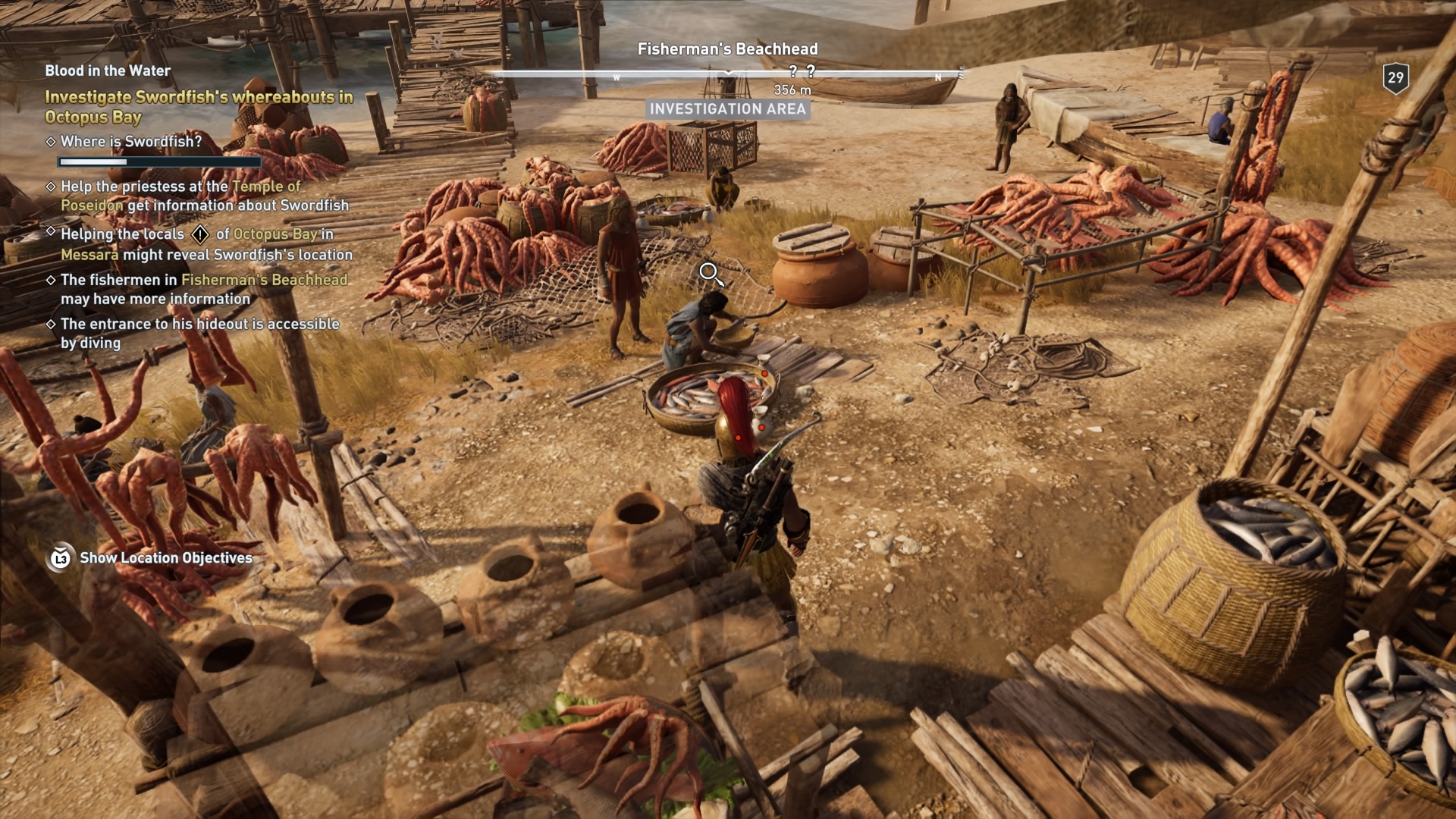This screenshot has width=1456, height=819.
Task: Select the Fisherman's Beachhead location title
Action: (729, 49)
